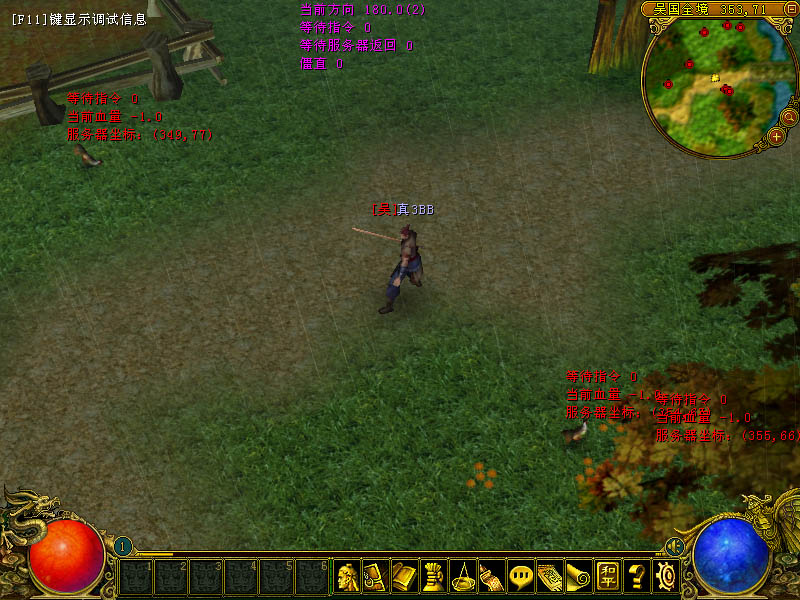Image resolution: width=800 pixels, height=600 pixels.
Task: Click the circular minimap
Action: [x=710, y=85]
